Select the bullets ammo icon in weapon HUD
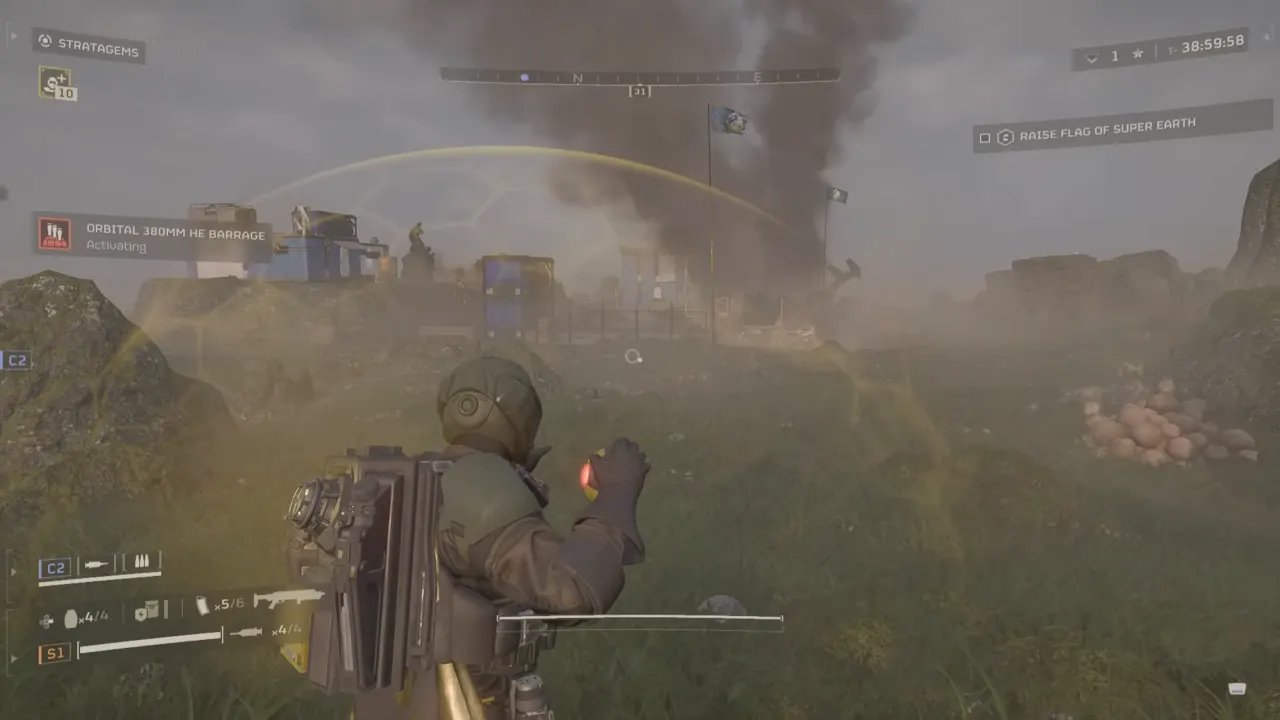This screenshot has height=720, width=1280. coord(141,561)
